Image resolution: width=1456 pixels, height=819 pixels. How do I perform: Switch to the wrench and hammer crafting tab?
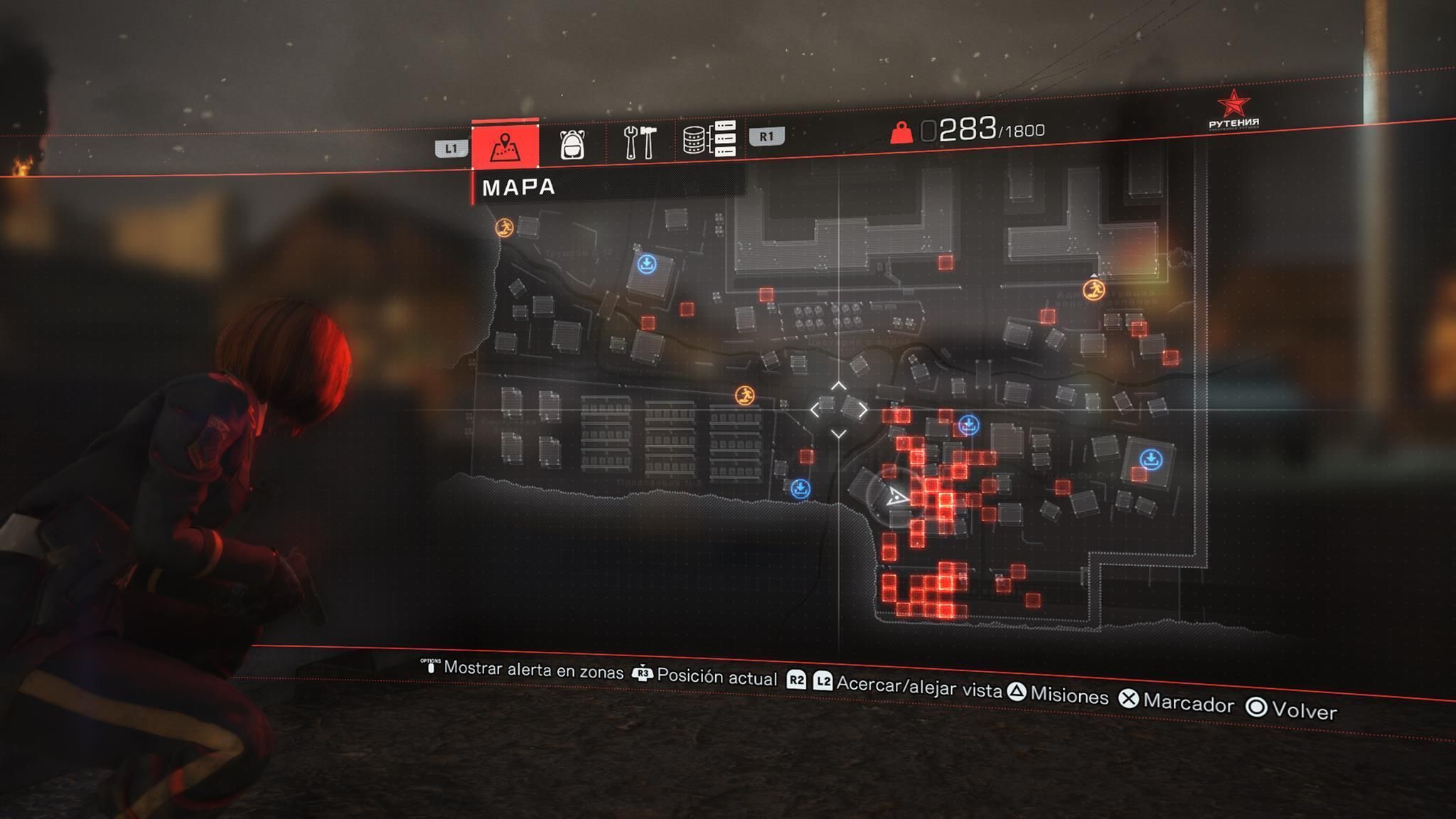coord(639,141)
